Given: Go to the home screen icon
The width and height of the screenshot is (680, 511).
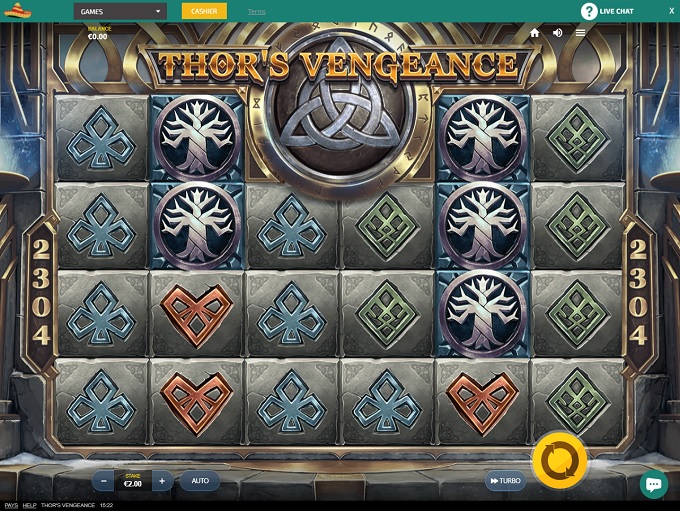Looking at the screenshot, I should tap(535, 33).
